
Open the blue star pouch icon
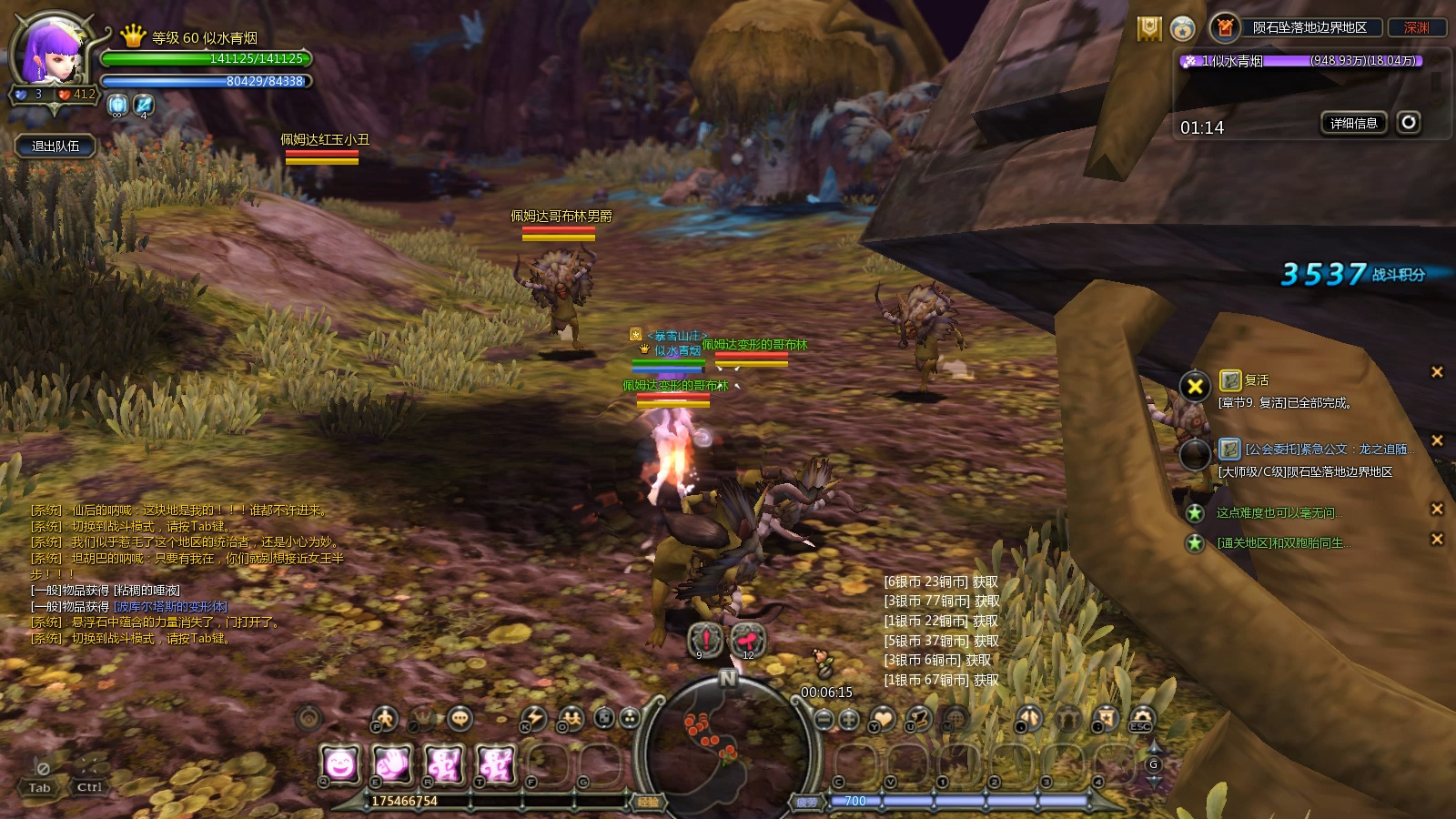tap(1182, 29)
